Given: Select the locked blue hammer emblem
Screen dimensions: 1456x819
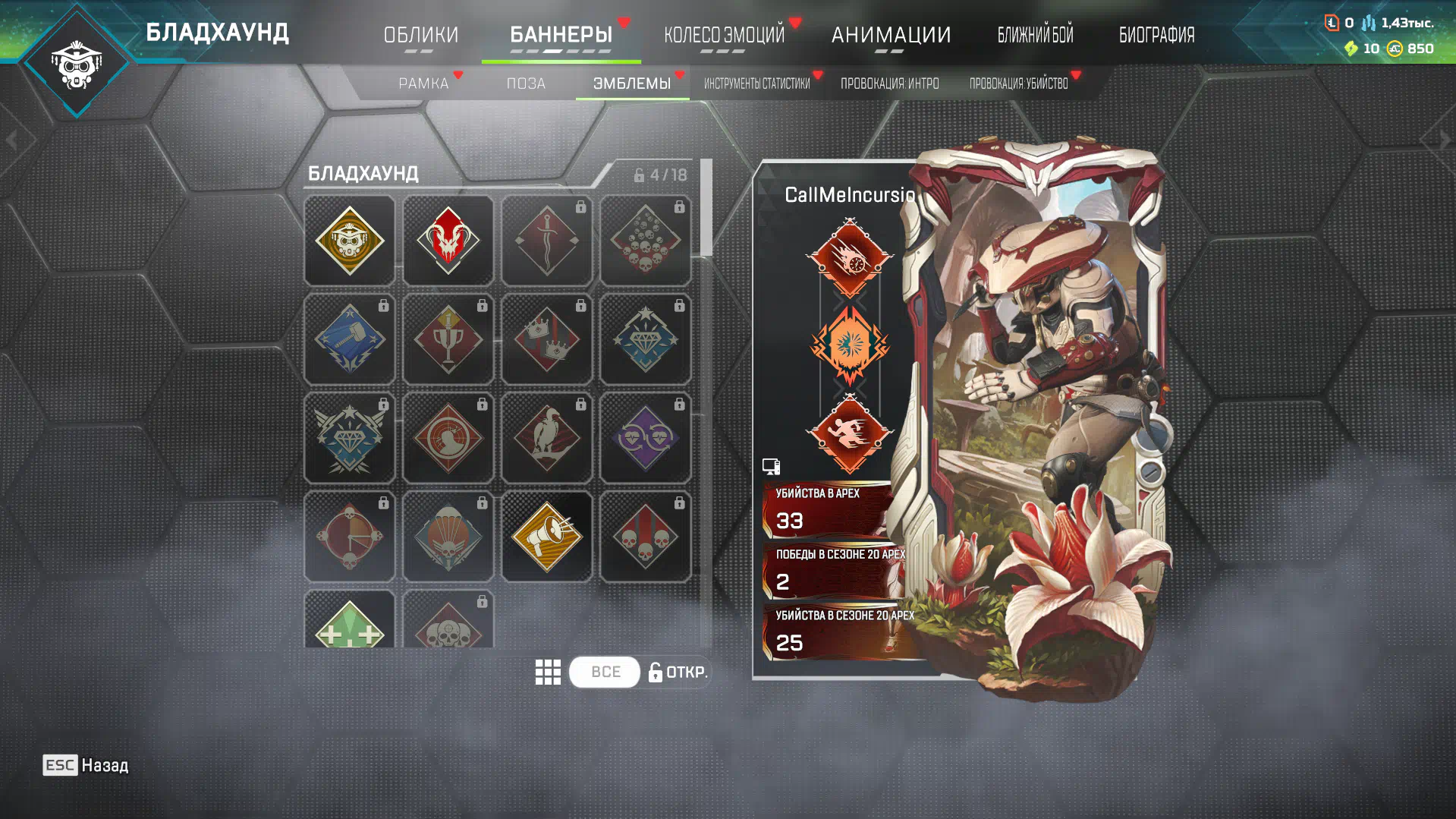Looking at the screenshot, I should [x=349, y=339].
